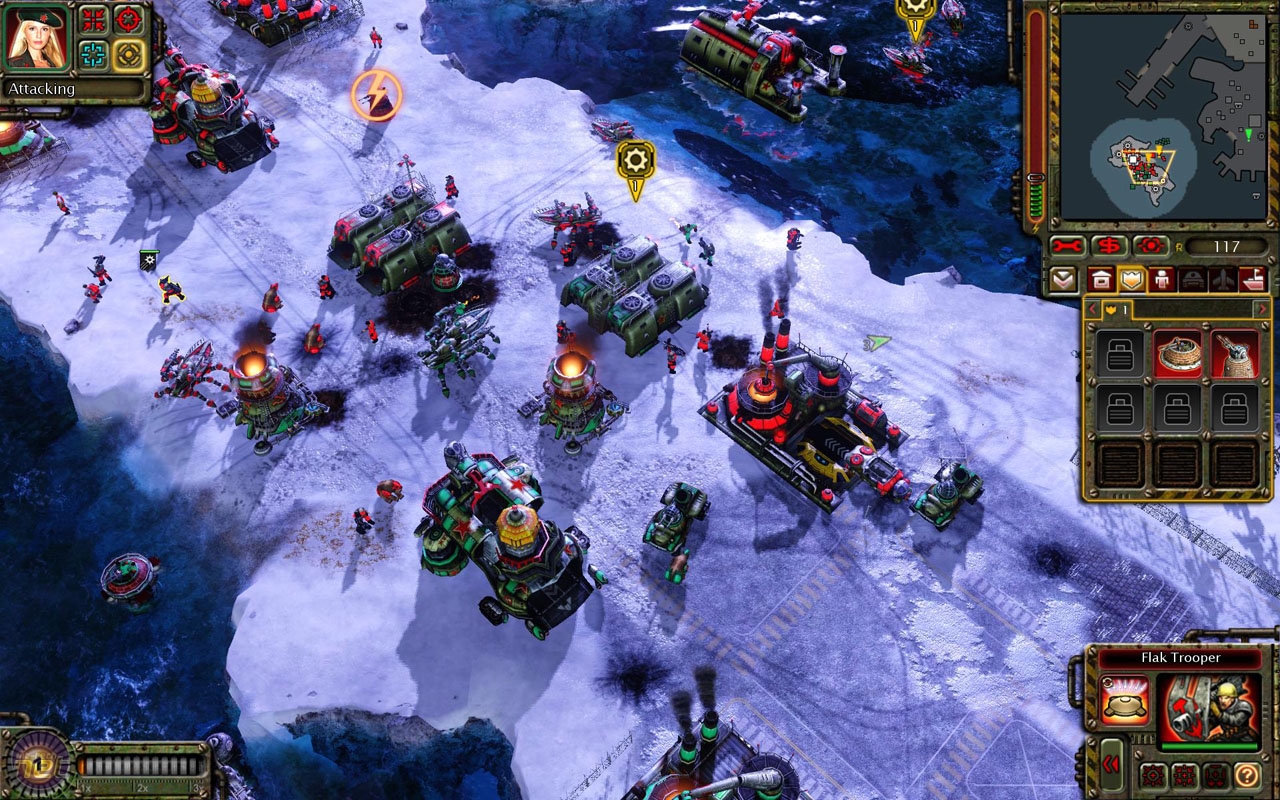Toggle the cyan move stance for co-commander
1280x800 pixels.
(93, 54)
